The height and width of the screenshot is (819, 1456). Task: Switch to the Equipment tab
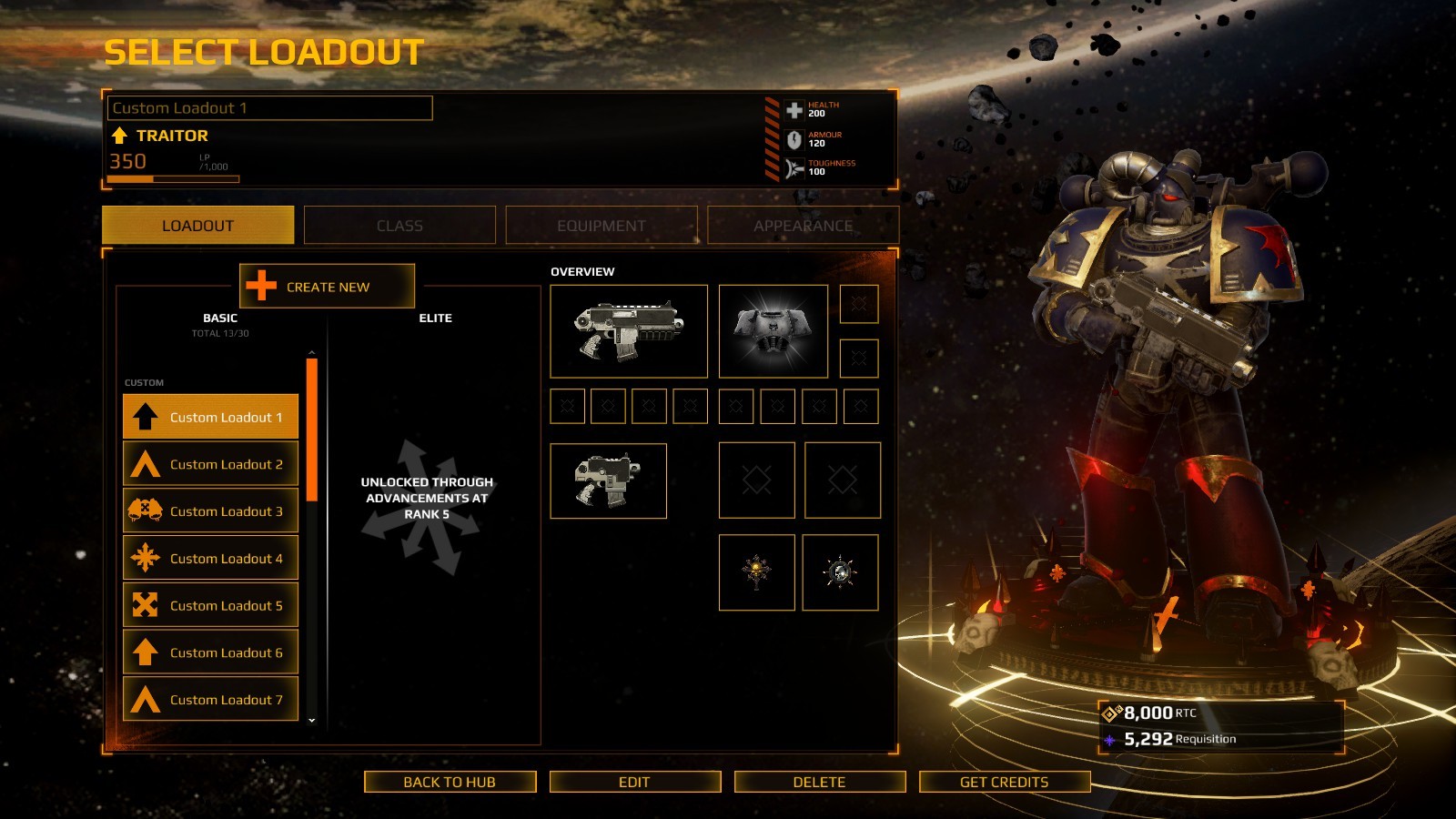coord(601,226)
